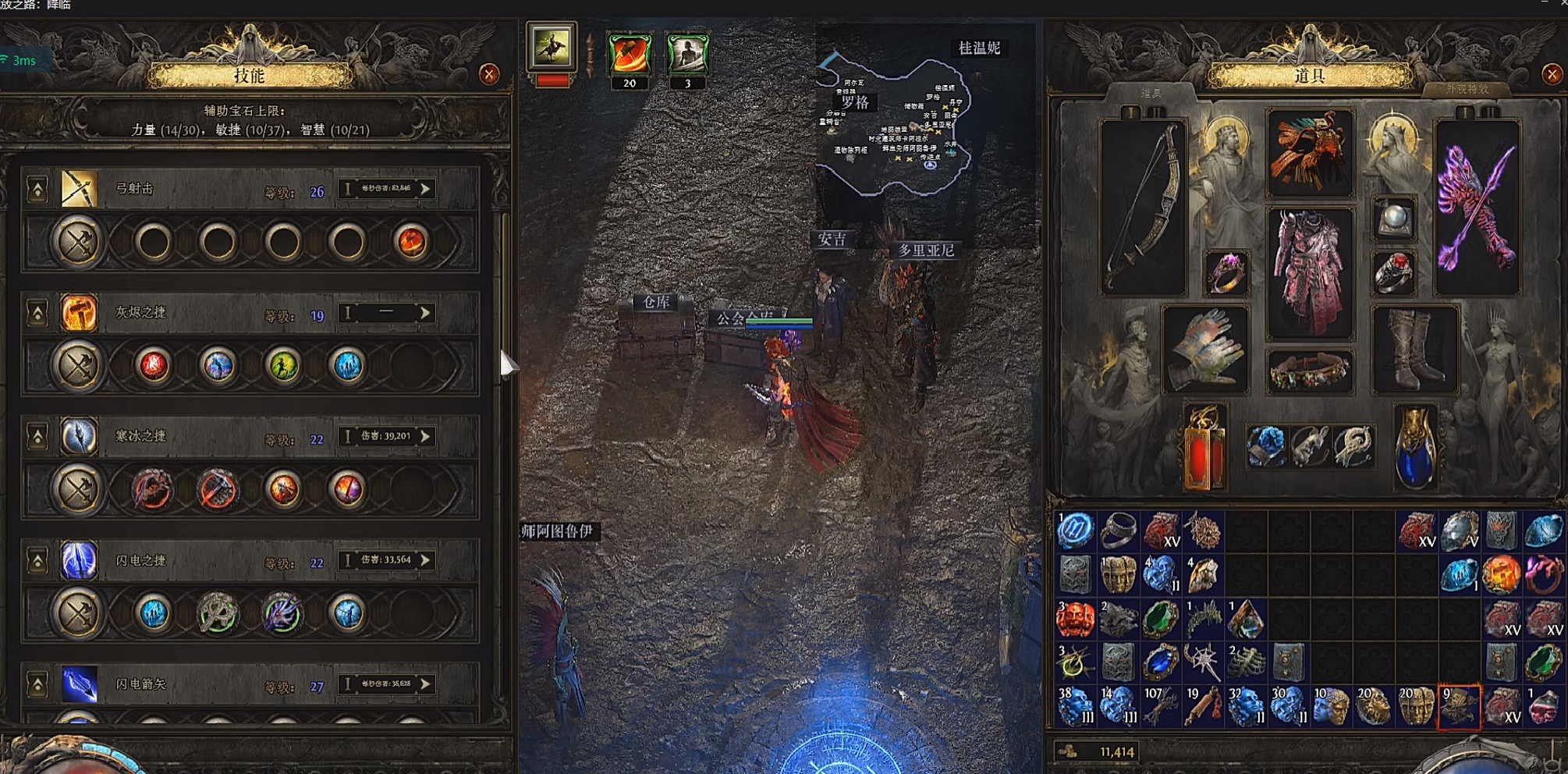Choose the equipped helmet slot

(1310, 152)
